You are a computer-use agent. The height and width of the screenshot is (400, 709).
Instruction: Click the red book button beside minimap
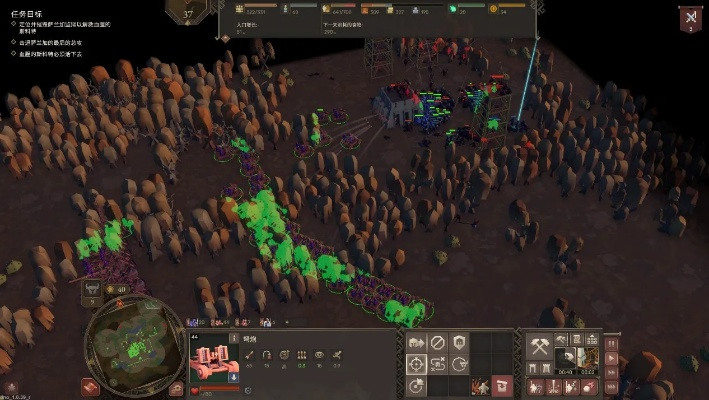(91, 386)
